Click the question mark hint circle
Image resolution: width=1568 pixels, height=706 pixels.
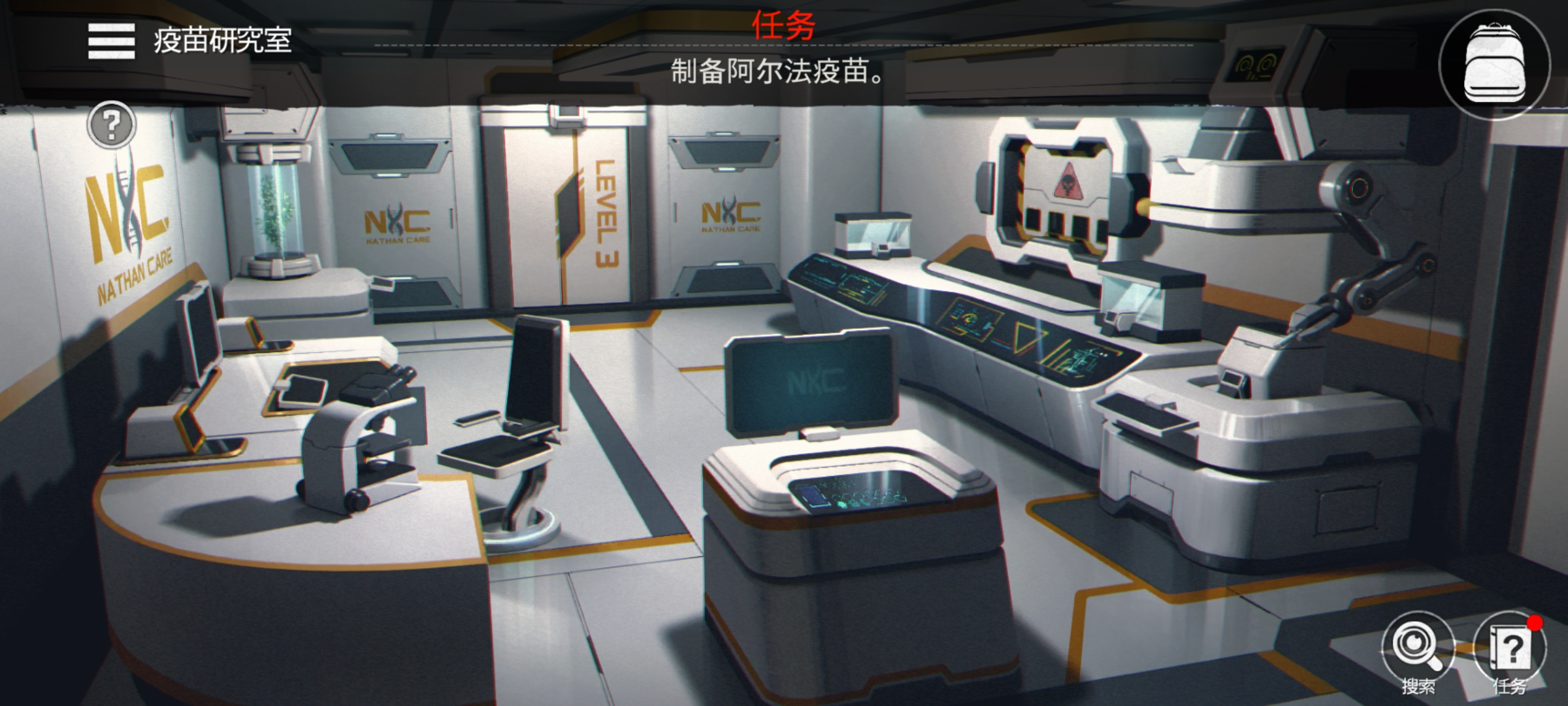tap(112, 126)
